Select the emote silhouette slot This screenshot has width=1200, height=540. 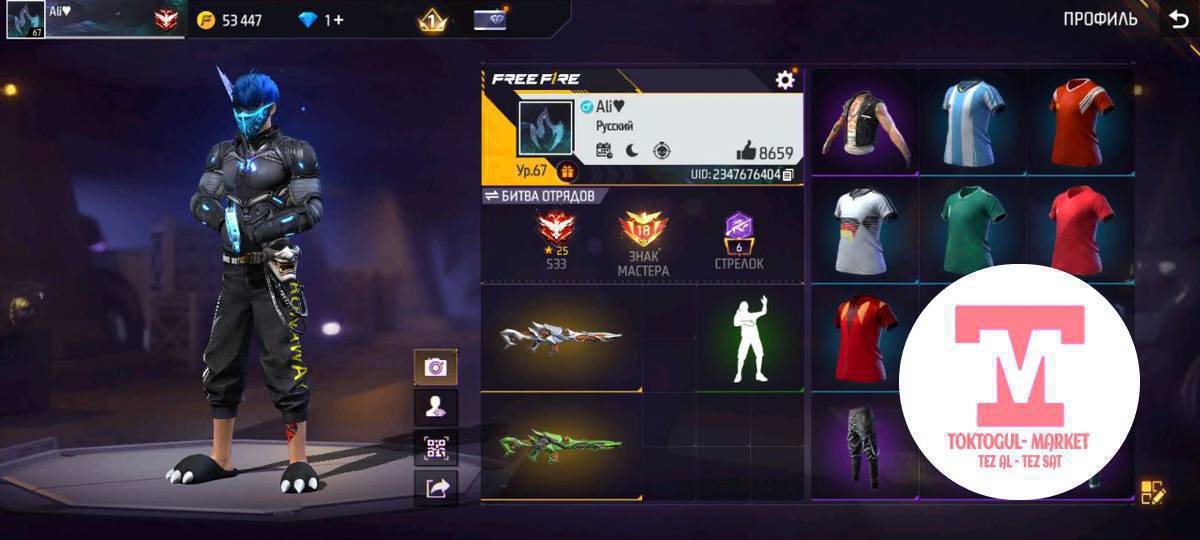coord(750,338)
